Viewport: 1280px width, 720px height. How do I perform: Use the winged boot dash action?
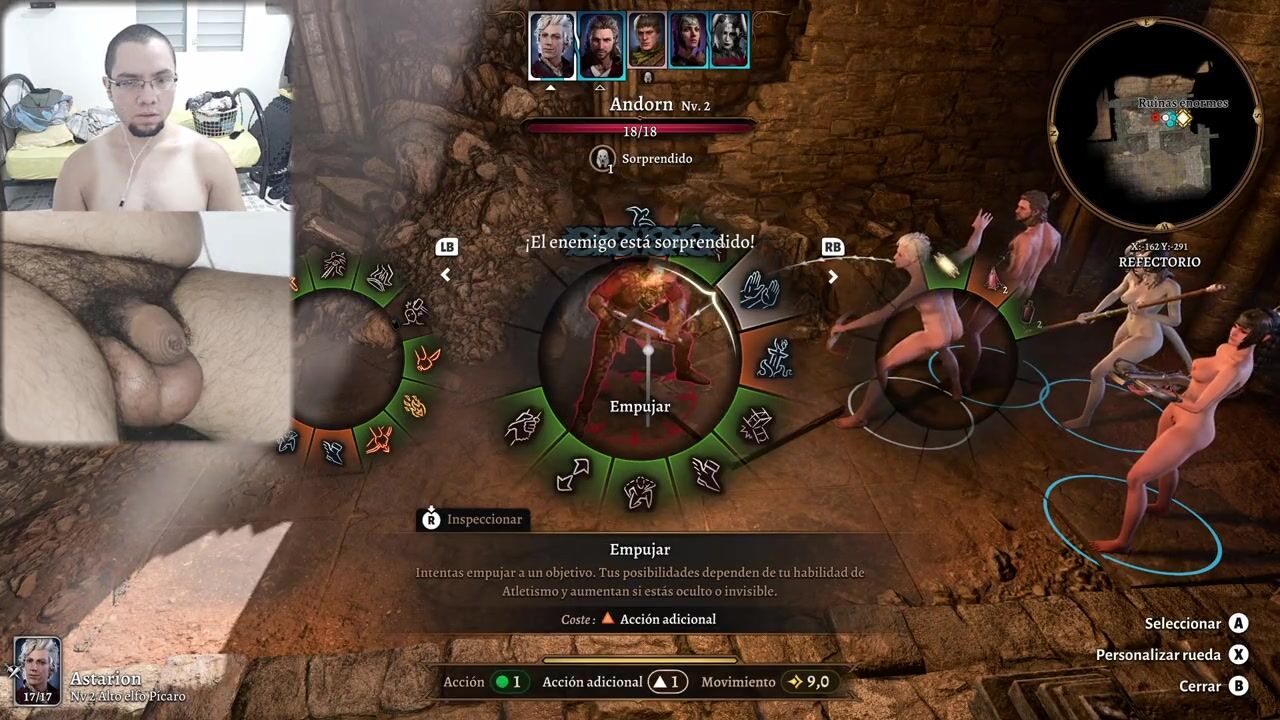[706, 474]
